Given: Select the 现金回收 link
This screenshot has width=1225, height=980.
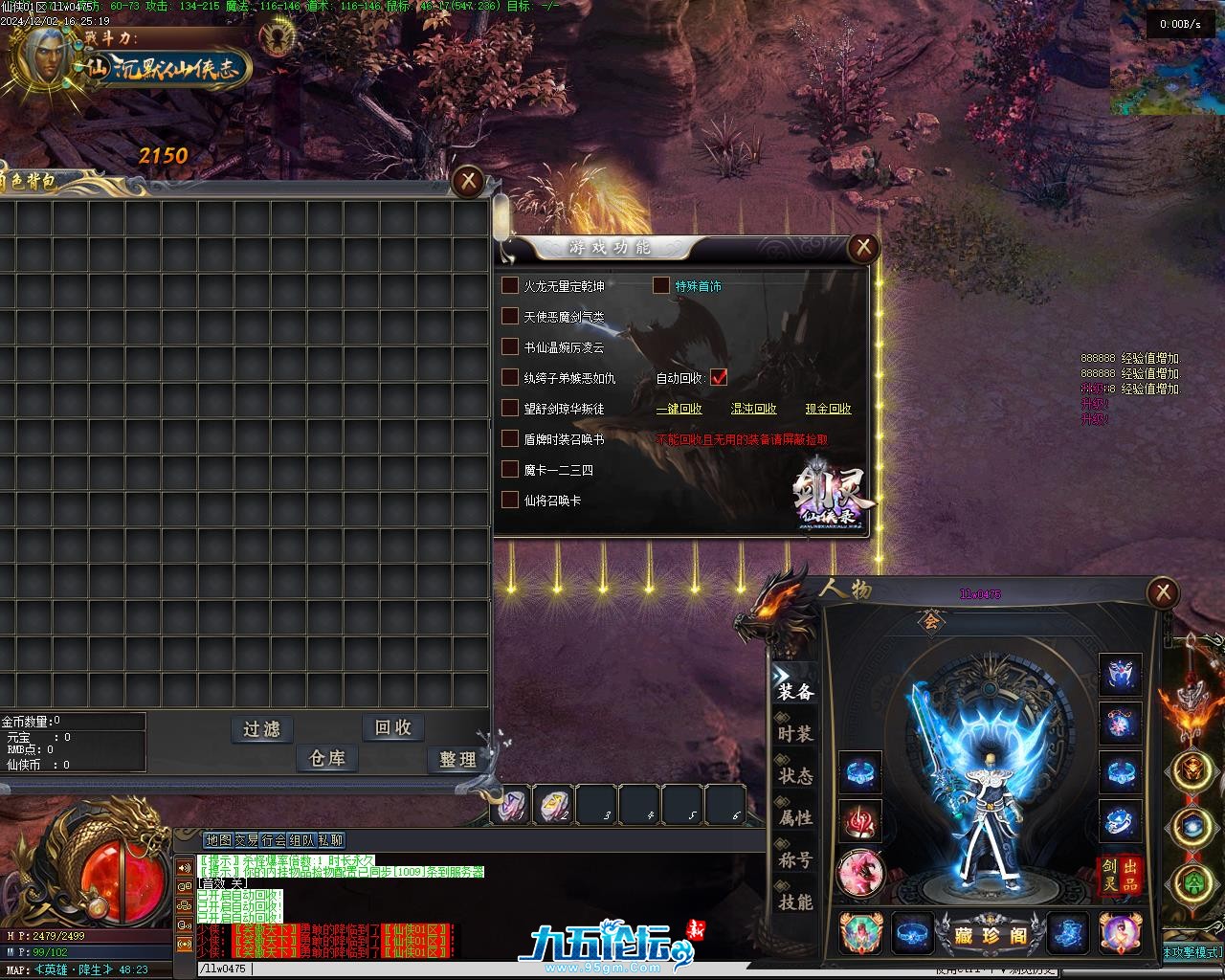Looking at the screenshot, I should click(x=828, y=409).
